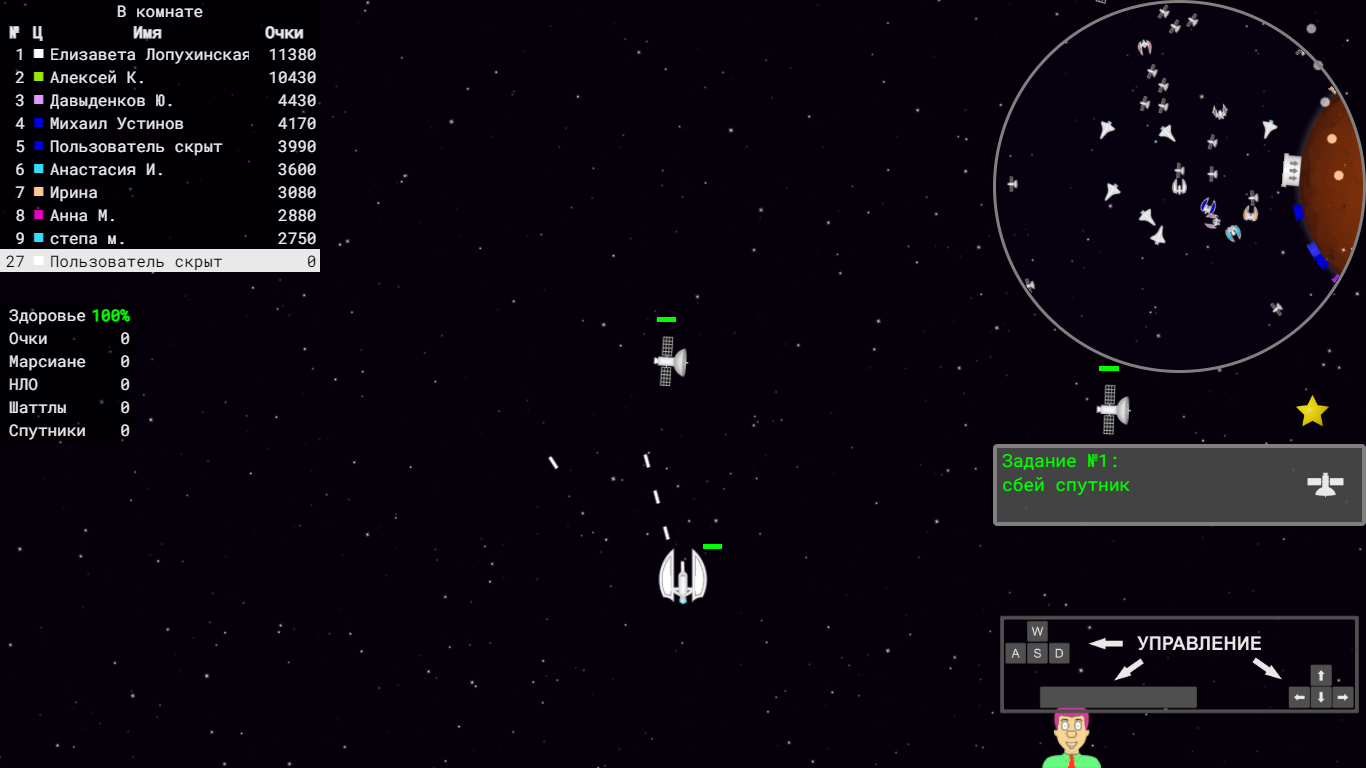Click the A key icon in controls panel
1366x768 pixels.
1016,653
